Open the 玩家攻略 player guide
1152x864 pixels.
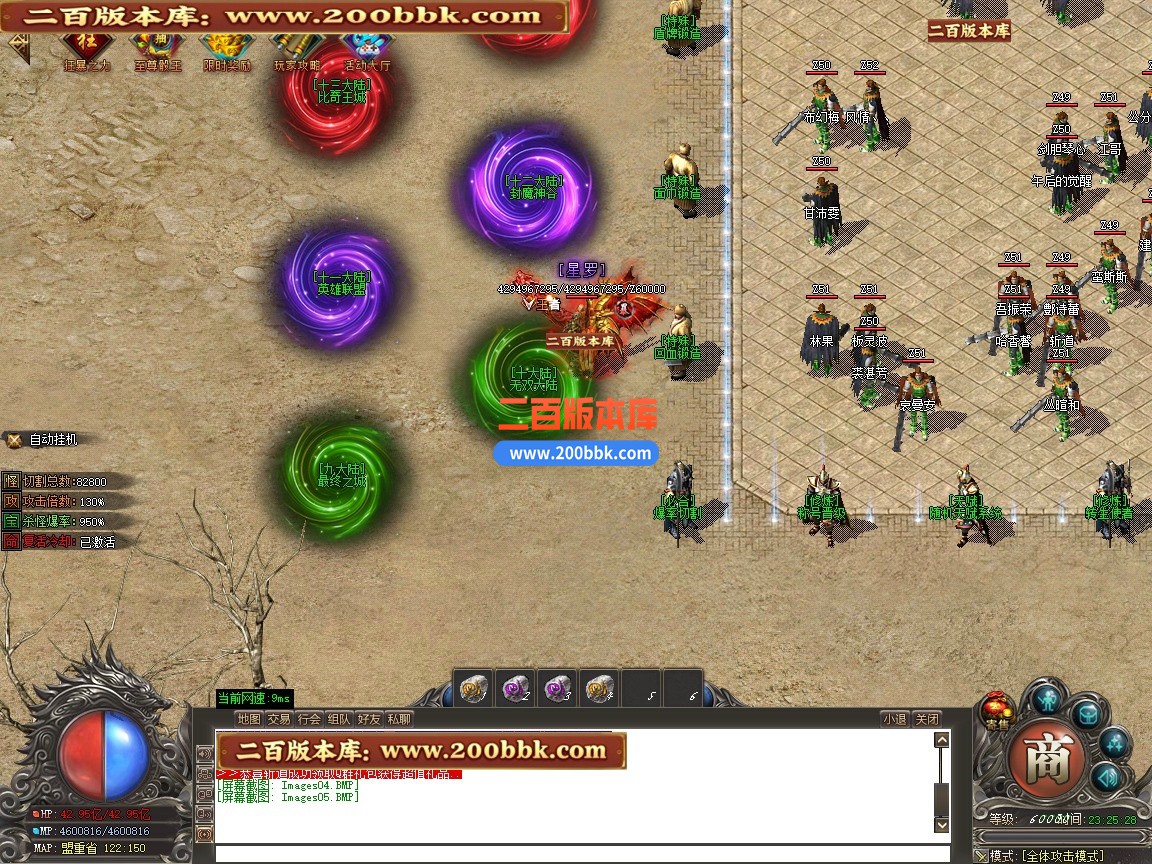click(297, 48)
